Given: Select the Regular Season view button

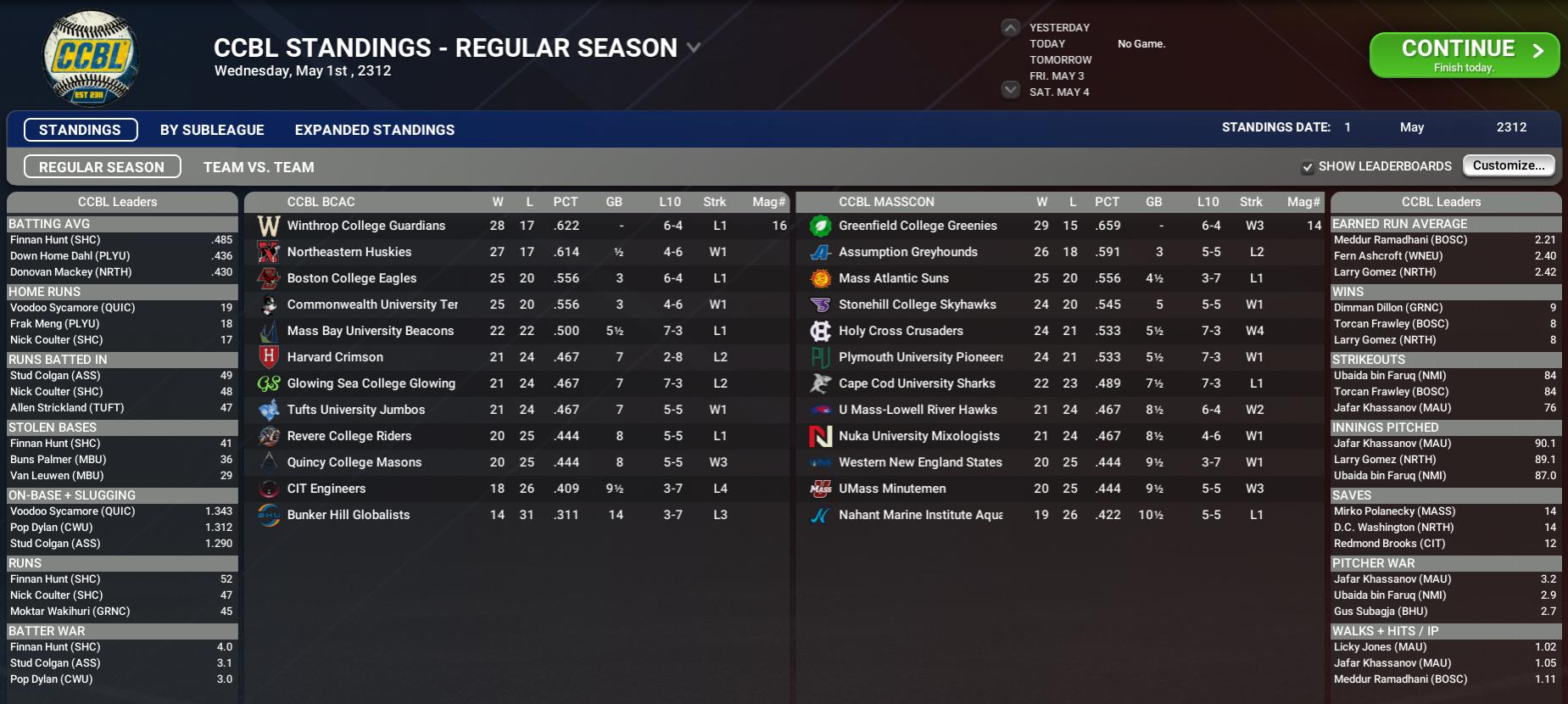Looking at the screenshot, I should click(102, 167).
